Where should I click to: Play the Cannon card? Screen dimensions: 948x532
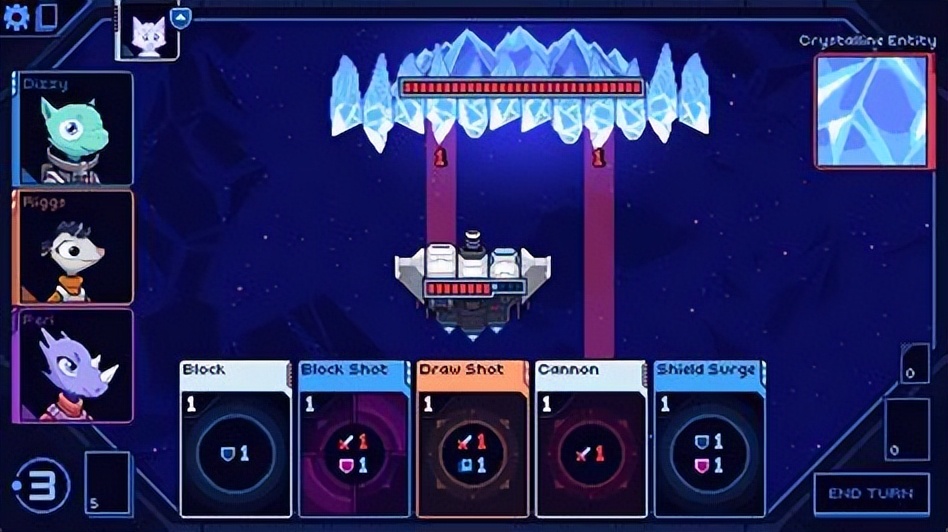coord(590,439)
